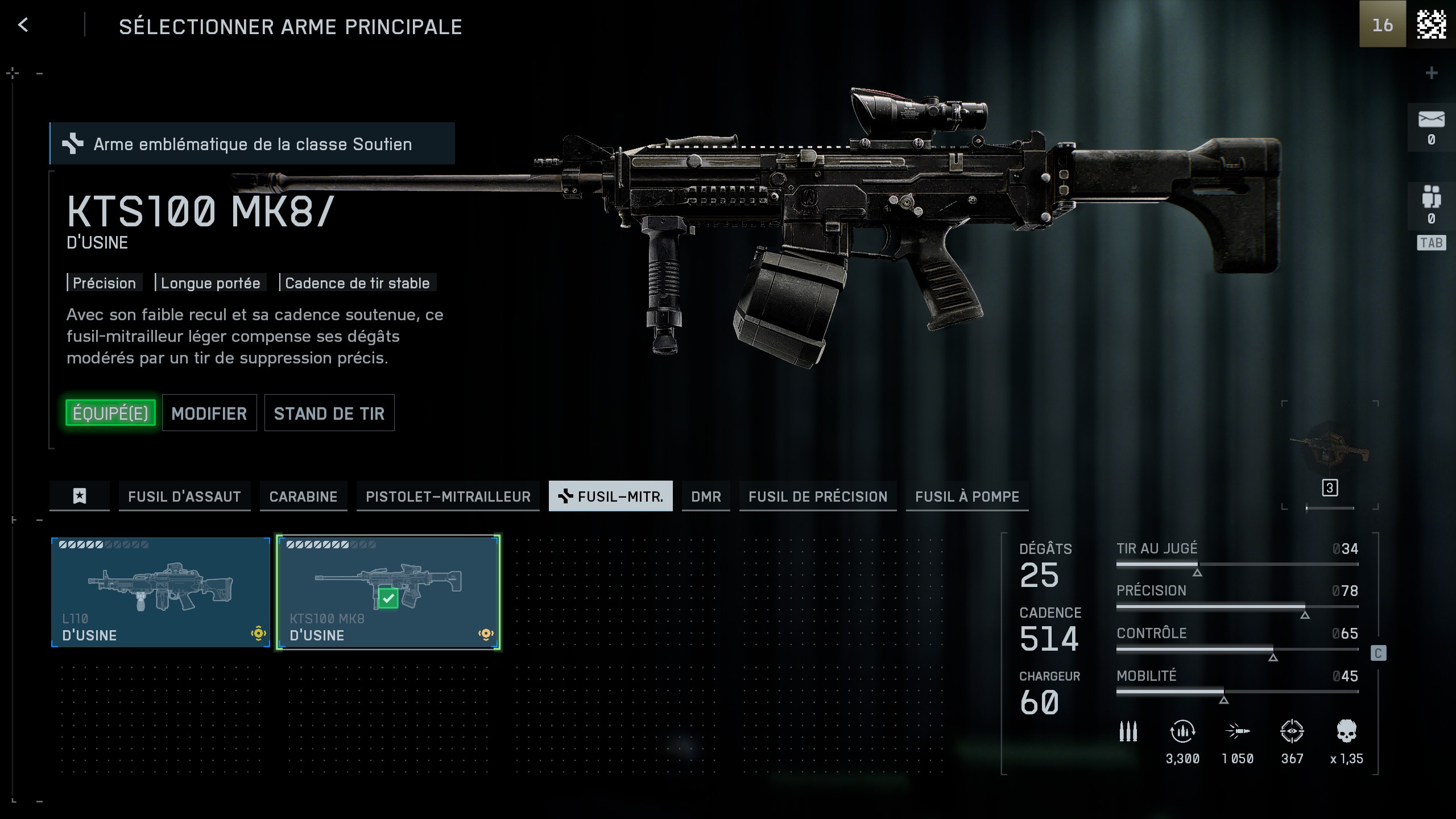Show PISTOLET-MITRAILLEUR weapons
The height and width of the screenshot is (819, 1456).
tap(448, 496)
